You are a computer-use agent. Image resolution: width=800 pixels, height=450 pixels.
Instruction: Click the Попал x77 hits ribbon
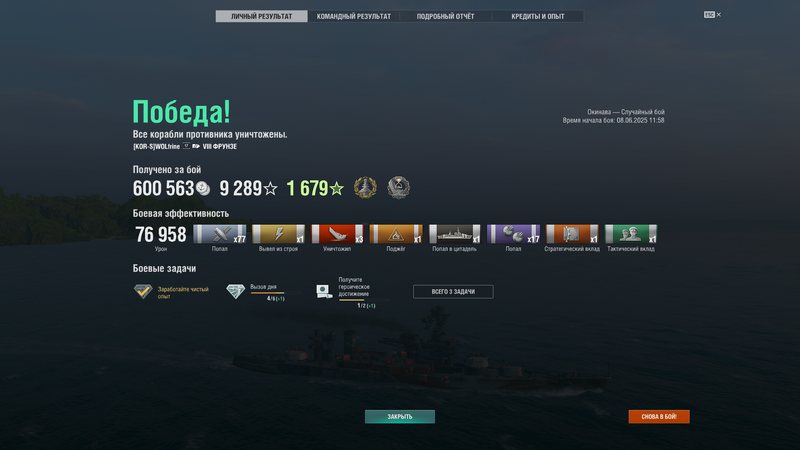coord(219,234)
